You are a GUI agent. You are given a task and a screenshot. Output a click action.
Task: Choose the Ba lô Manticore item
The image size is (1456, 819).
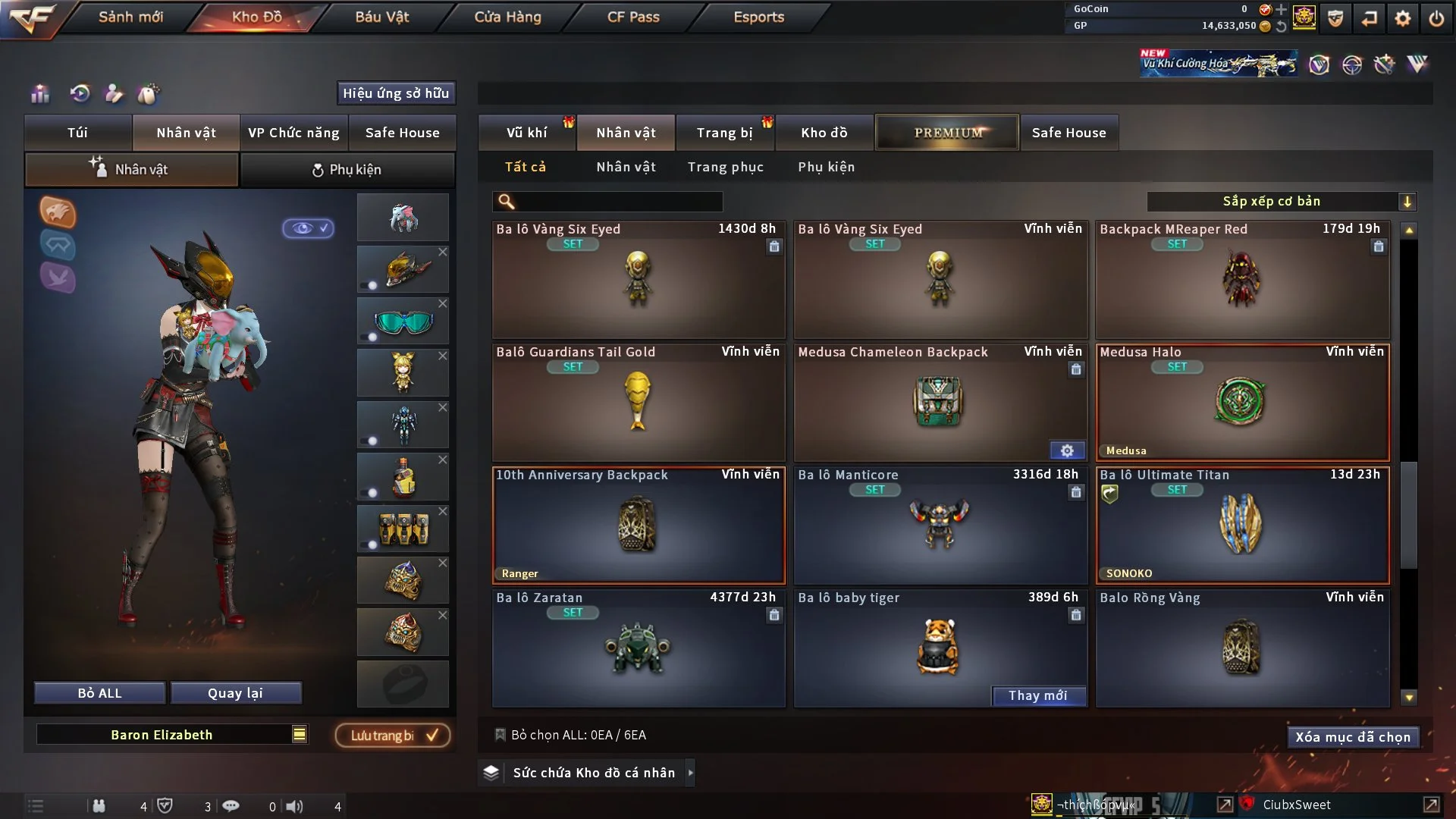(940, 526)
